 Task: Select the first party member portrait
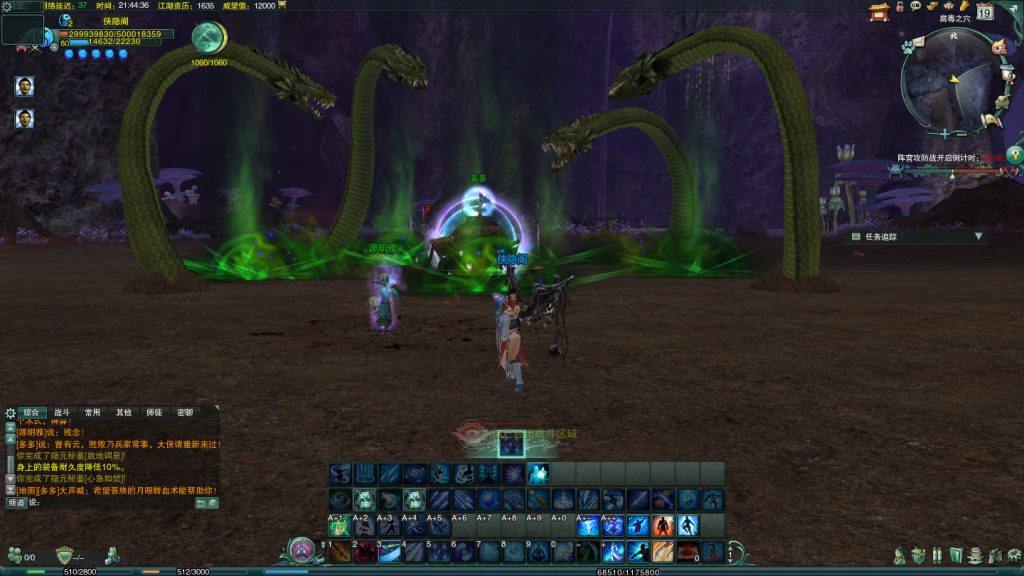click(25, 86)
